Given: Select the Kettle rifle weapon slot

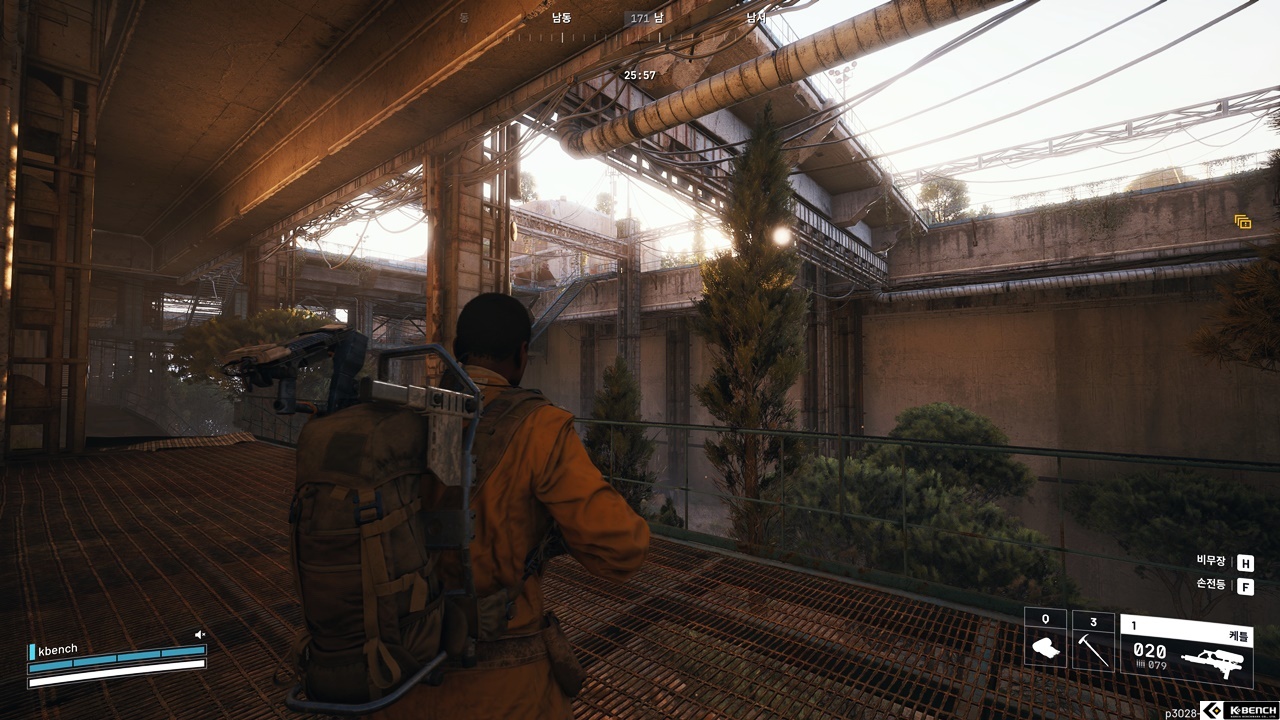Looking at the screenshot, I should tap(1186, 650).
